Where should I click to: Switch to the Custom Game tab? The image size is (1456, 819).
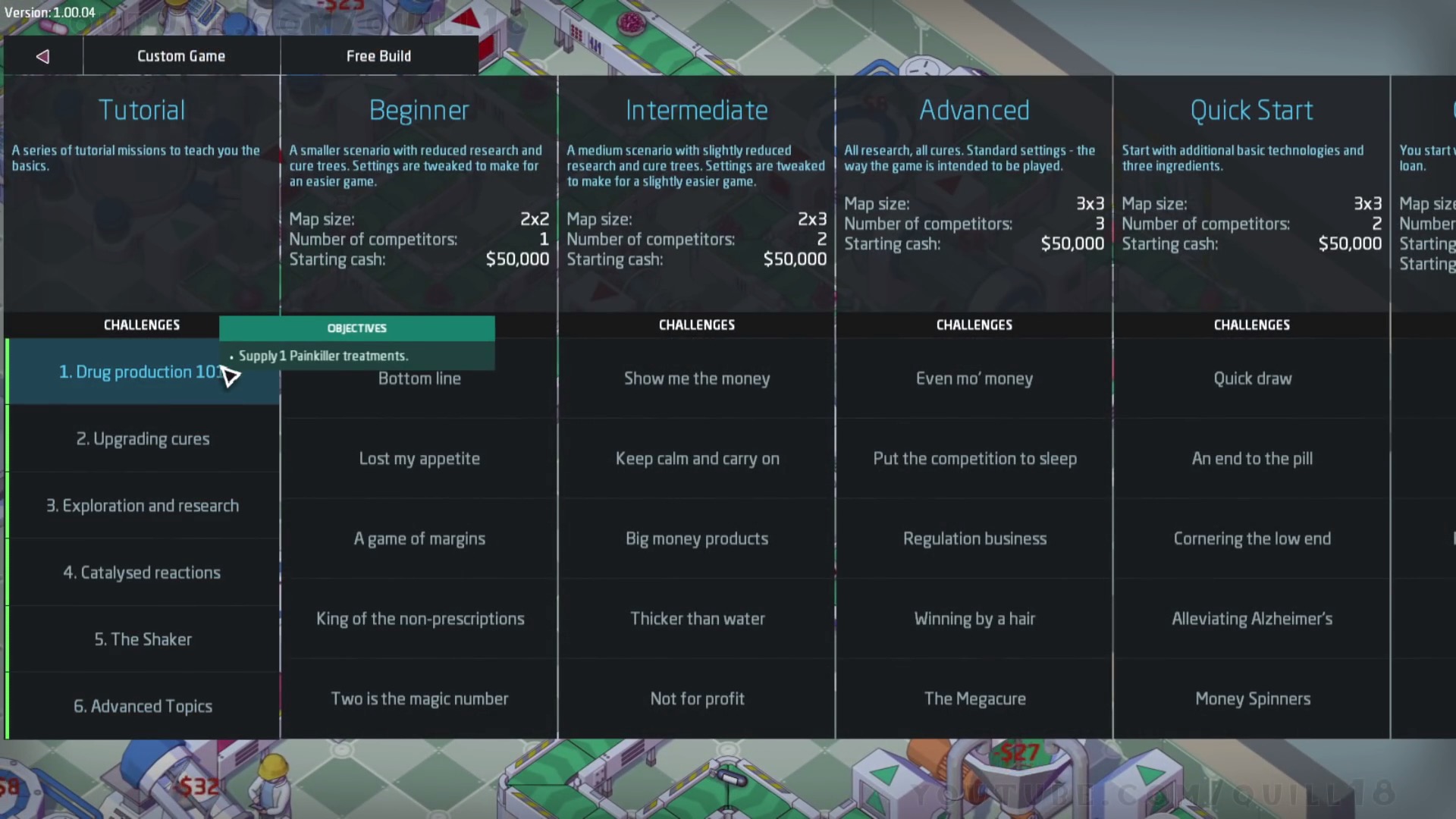coord(181,56)
